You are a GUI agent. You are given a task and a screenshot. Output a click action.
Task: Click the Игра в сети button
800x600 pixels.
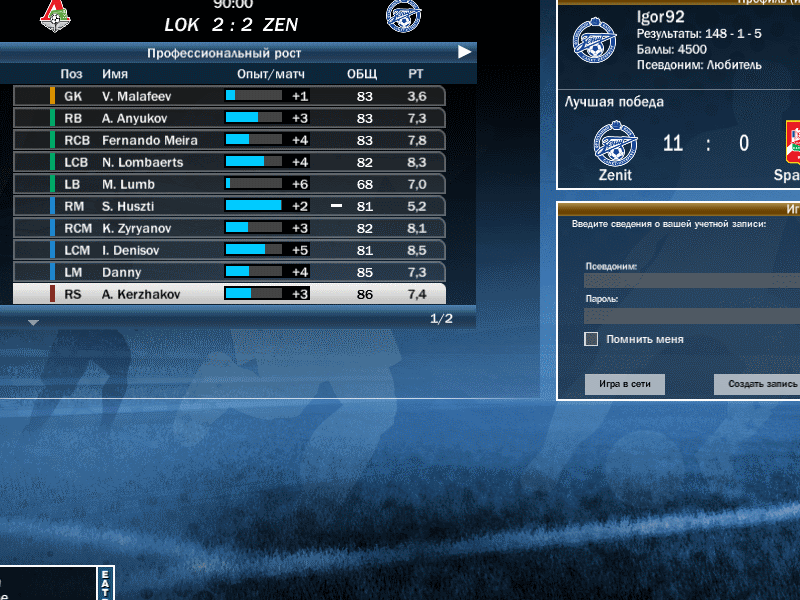(x=625, y=384)
